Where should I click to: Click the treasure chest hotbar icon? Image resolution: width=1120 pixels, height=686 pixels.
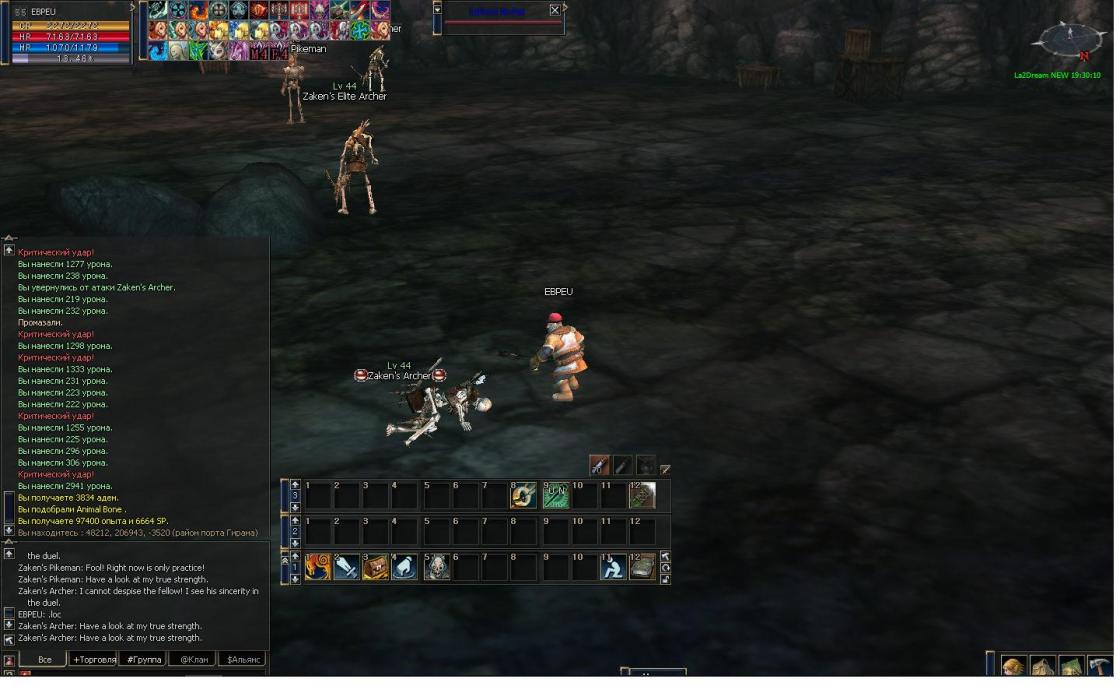click(x=376, y=567)
